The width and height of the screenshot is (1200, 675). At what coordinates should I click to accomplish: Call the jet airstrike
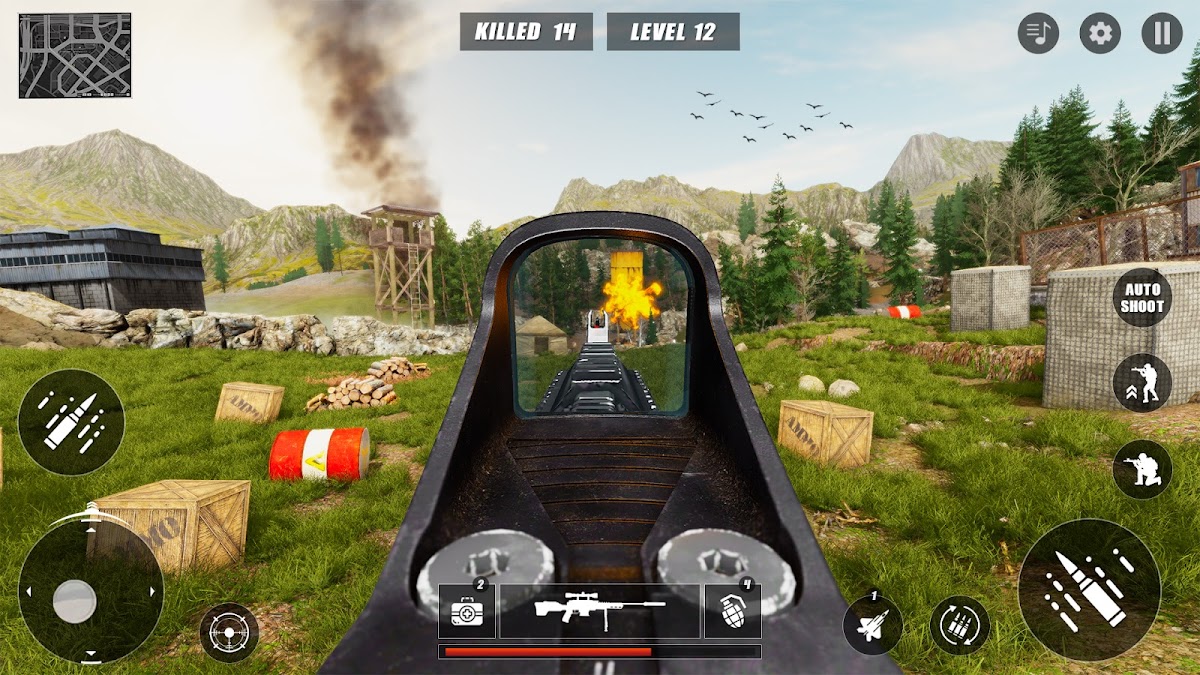873,625
